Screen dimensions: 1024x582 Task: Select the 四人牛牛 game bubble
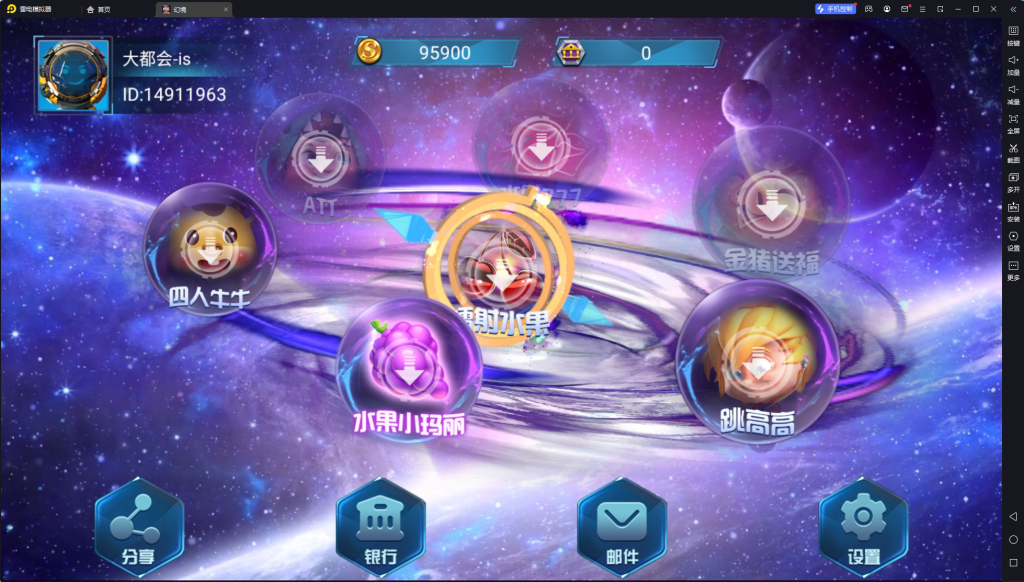[x=210, y=249]
